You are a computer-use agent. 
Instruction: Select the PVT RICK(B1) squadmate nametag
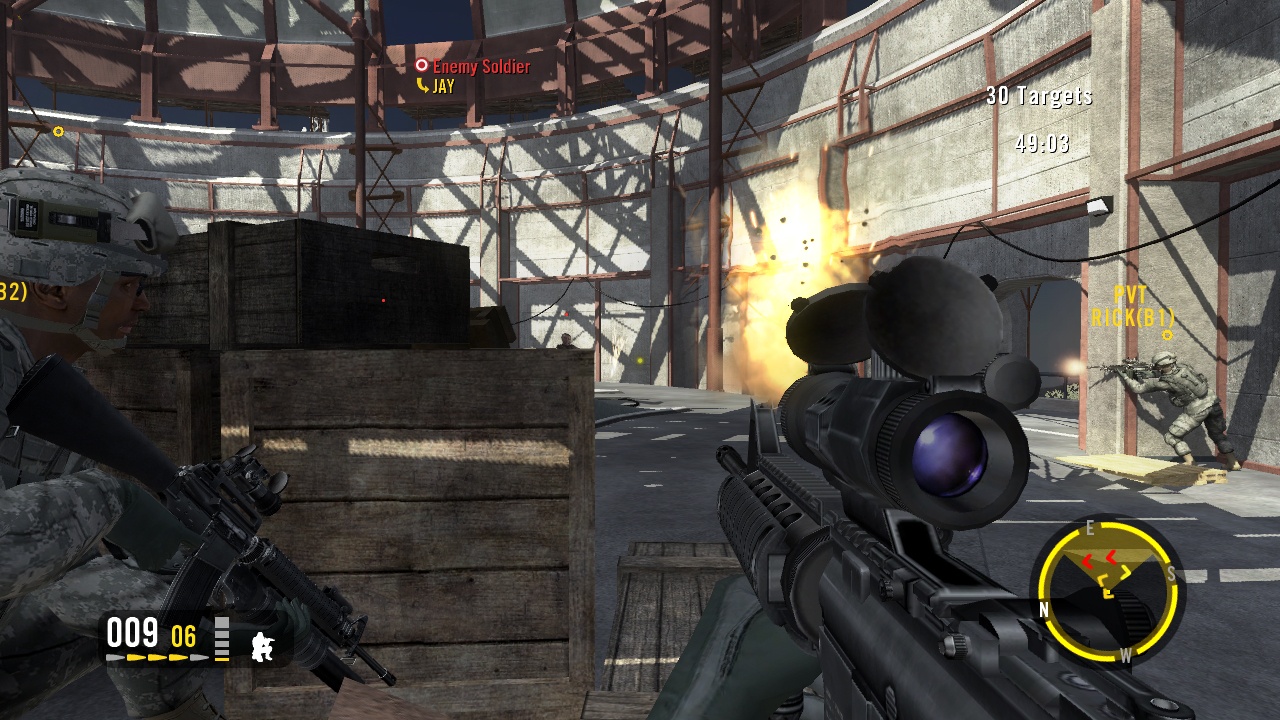(1131, 307)
